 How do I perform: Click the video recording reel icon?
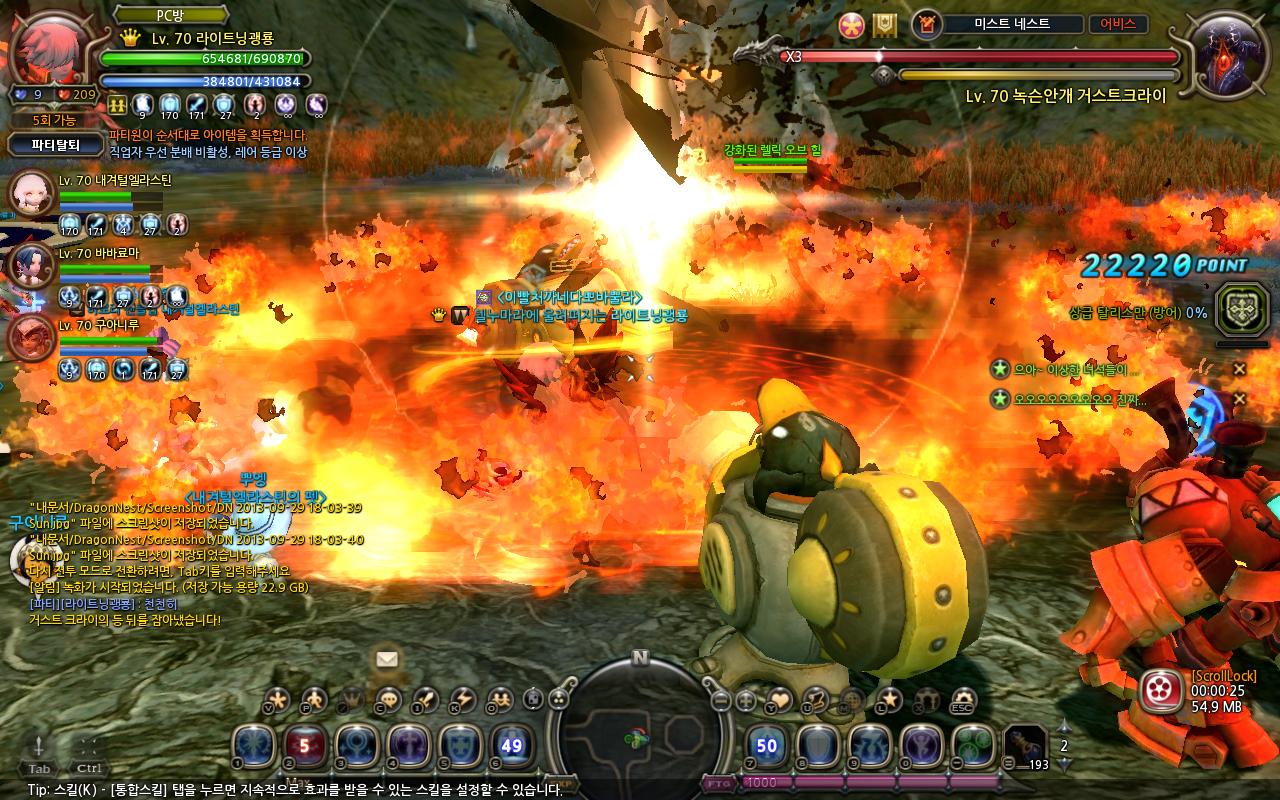click(1161, 688)
